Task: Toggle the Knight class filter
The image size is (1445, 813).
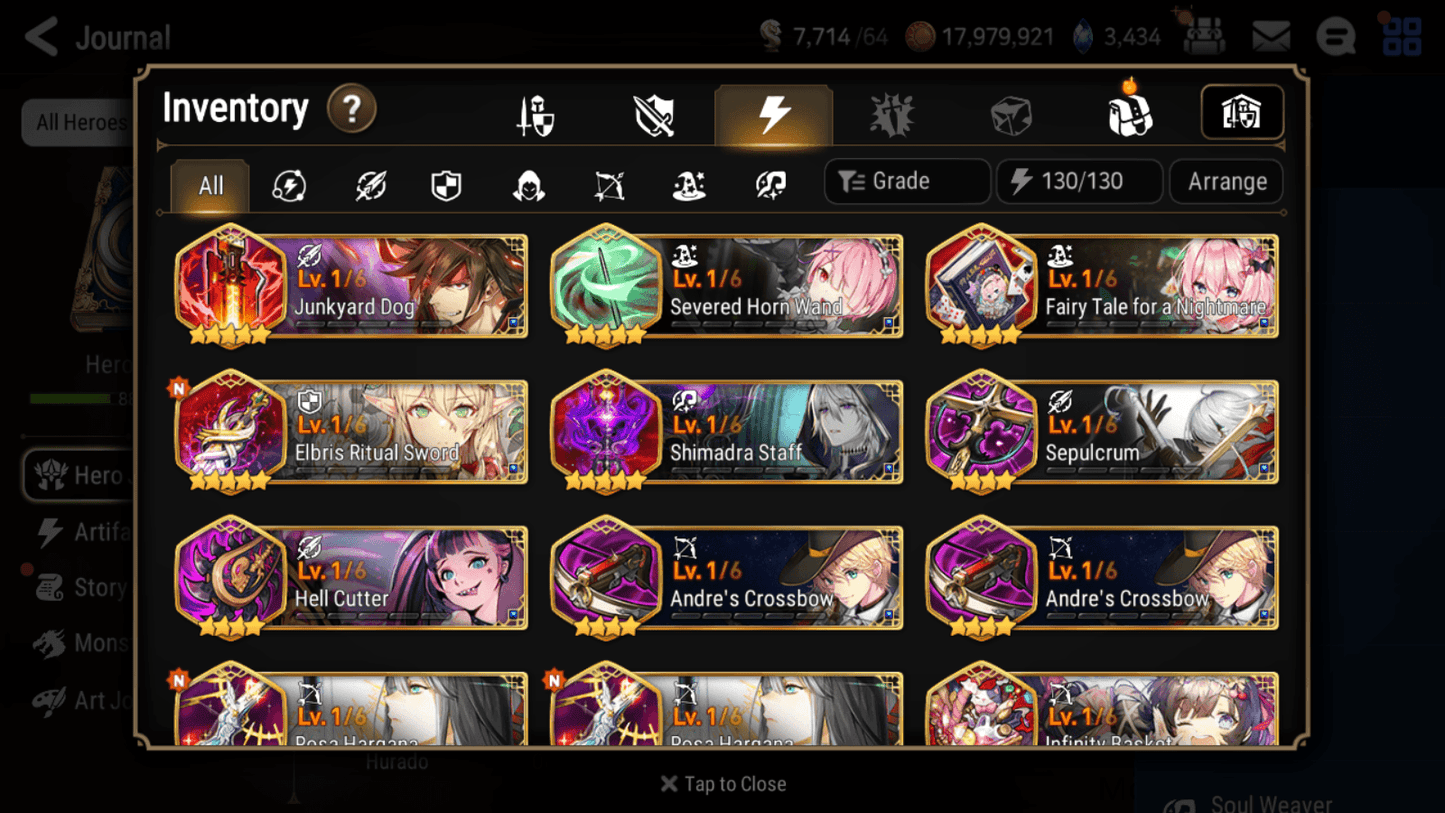Action: point(445,185)
